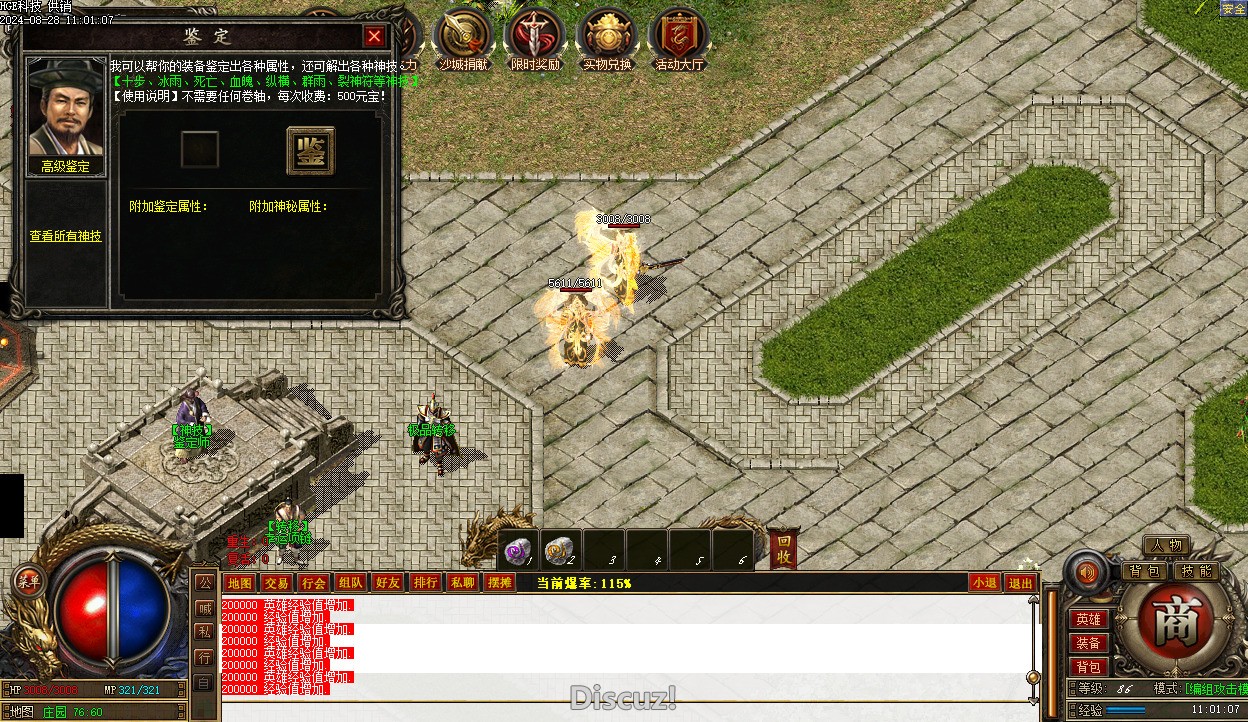Click the 退出 exit button
This screenshot has width=1248, height=722.
point(1020,583)
